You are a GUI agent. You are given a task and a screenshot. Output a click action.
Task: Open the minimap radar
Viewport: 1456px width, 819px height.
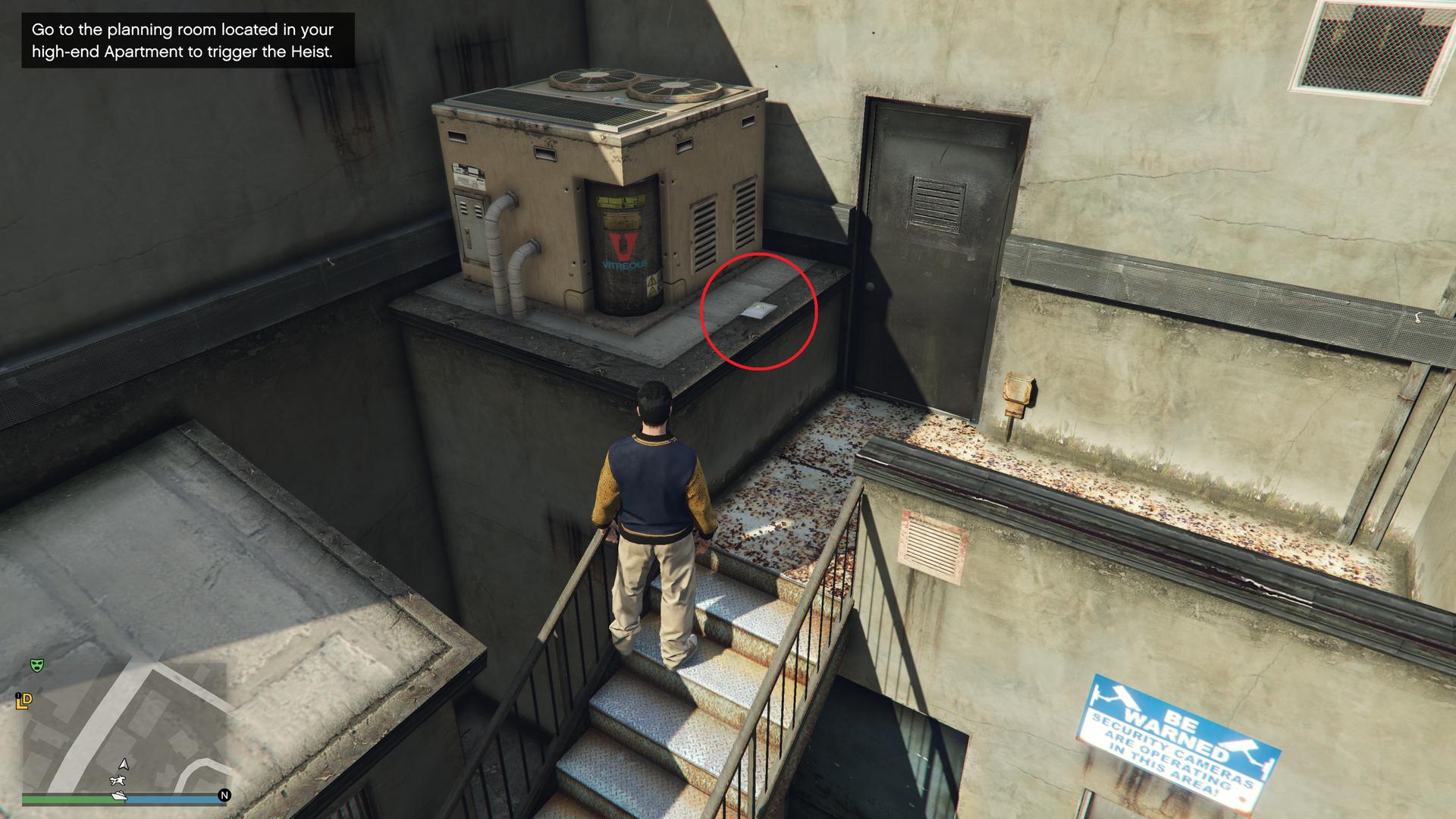click(125, 728)
